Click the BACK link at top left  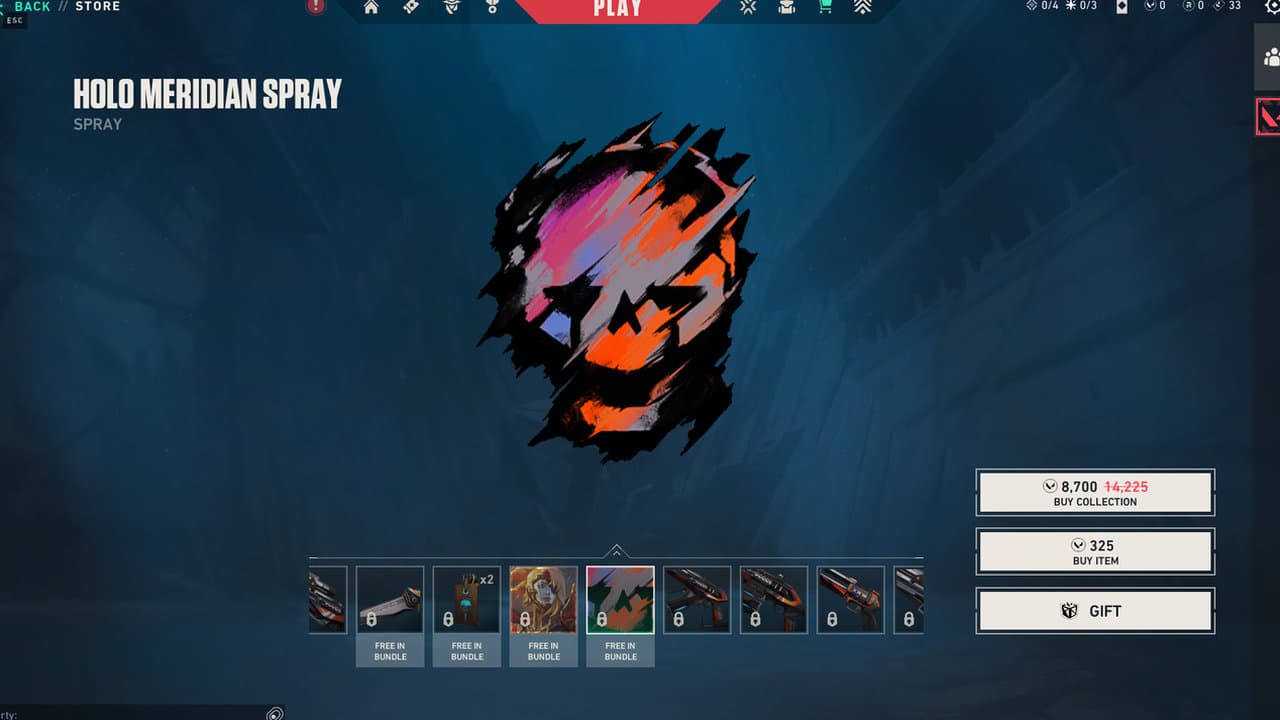click(31, 5)
